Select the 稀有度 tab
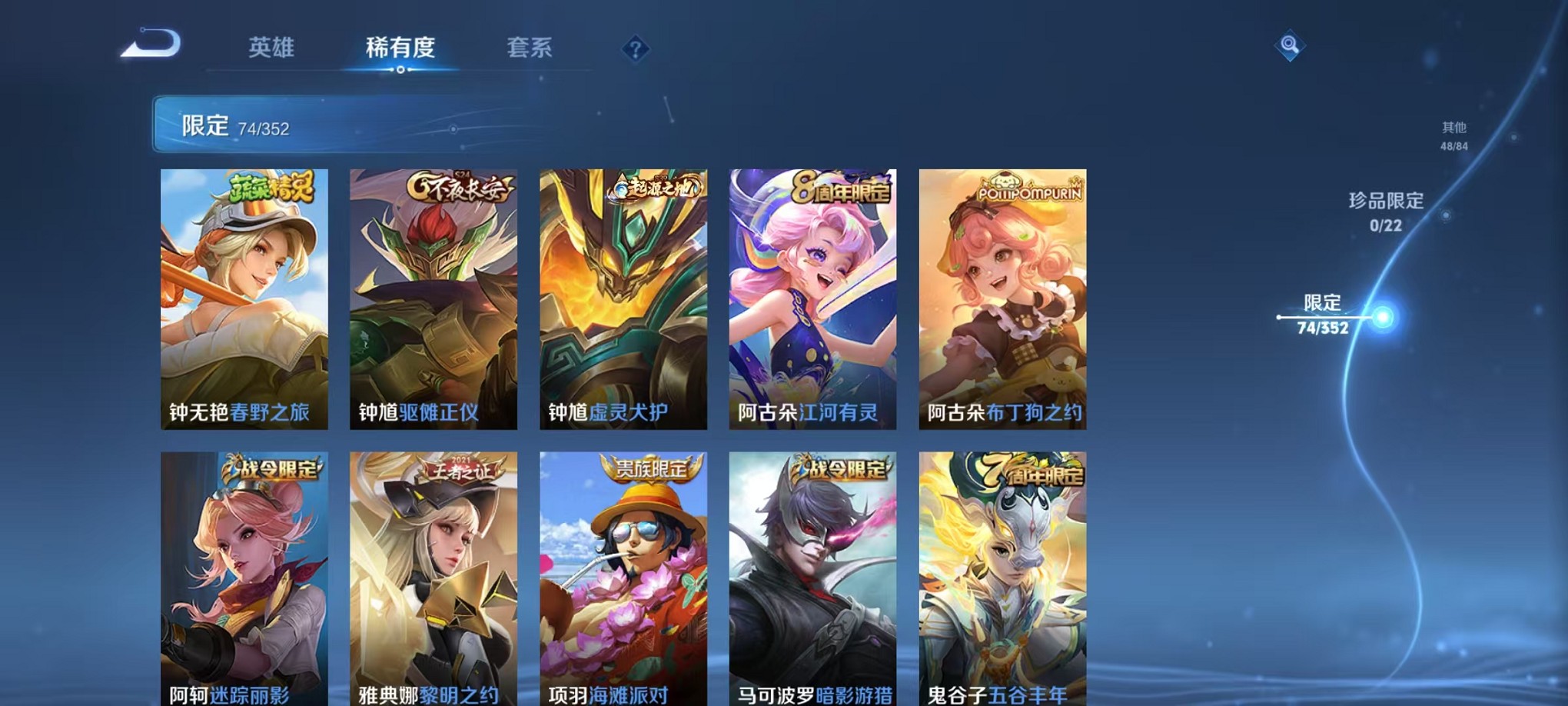 (400, 48)
